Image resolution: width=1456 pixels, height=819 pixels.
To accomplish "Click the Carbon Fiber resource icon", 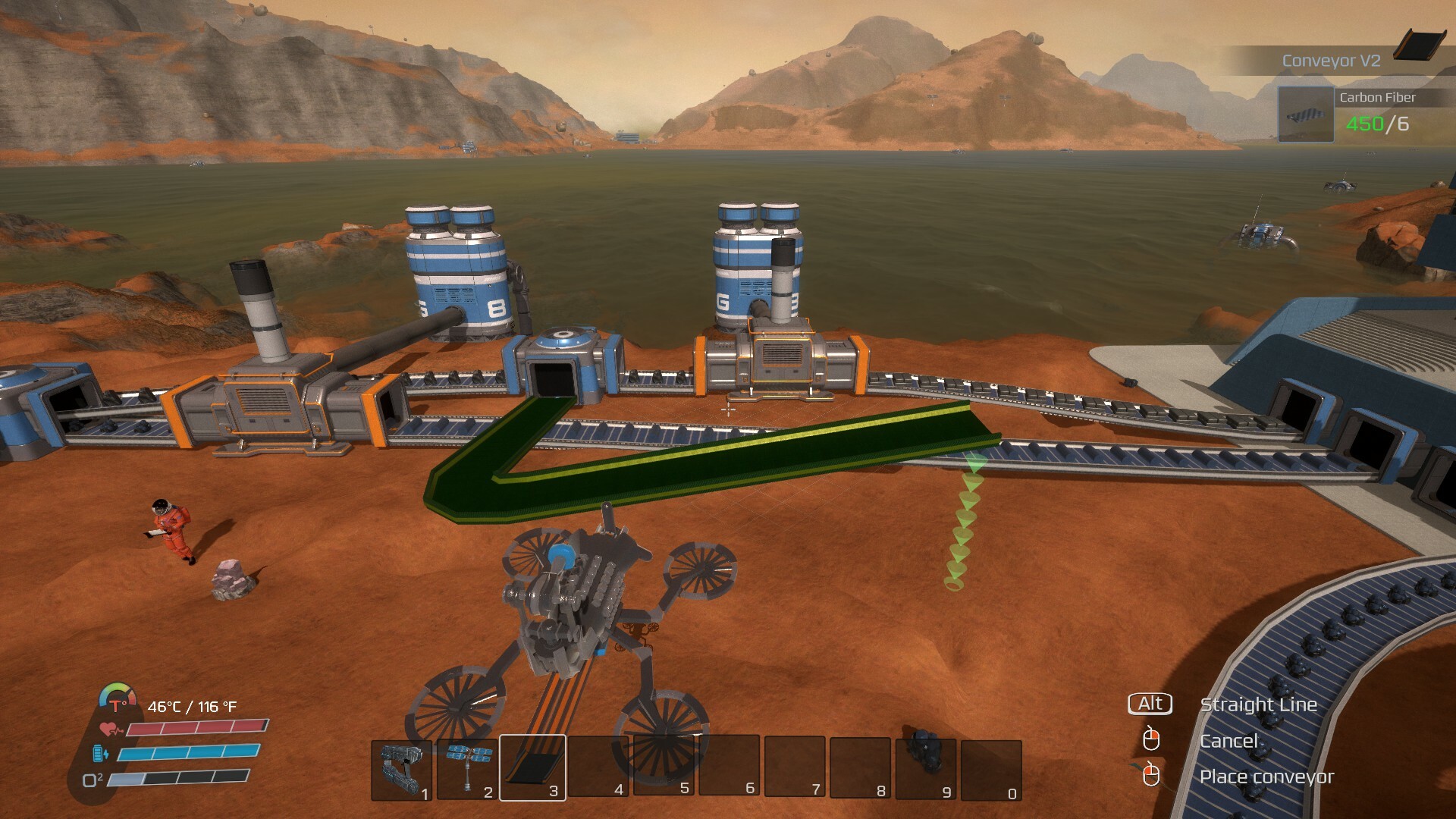I will point(1305,115).
